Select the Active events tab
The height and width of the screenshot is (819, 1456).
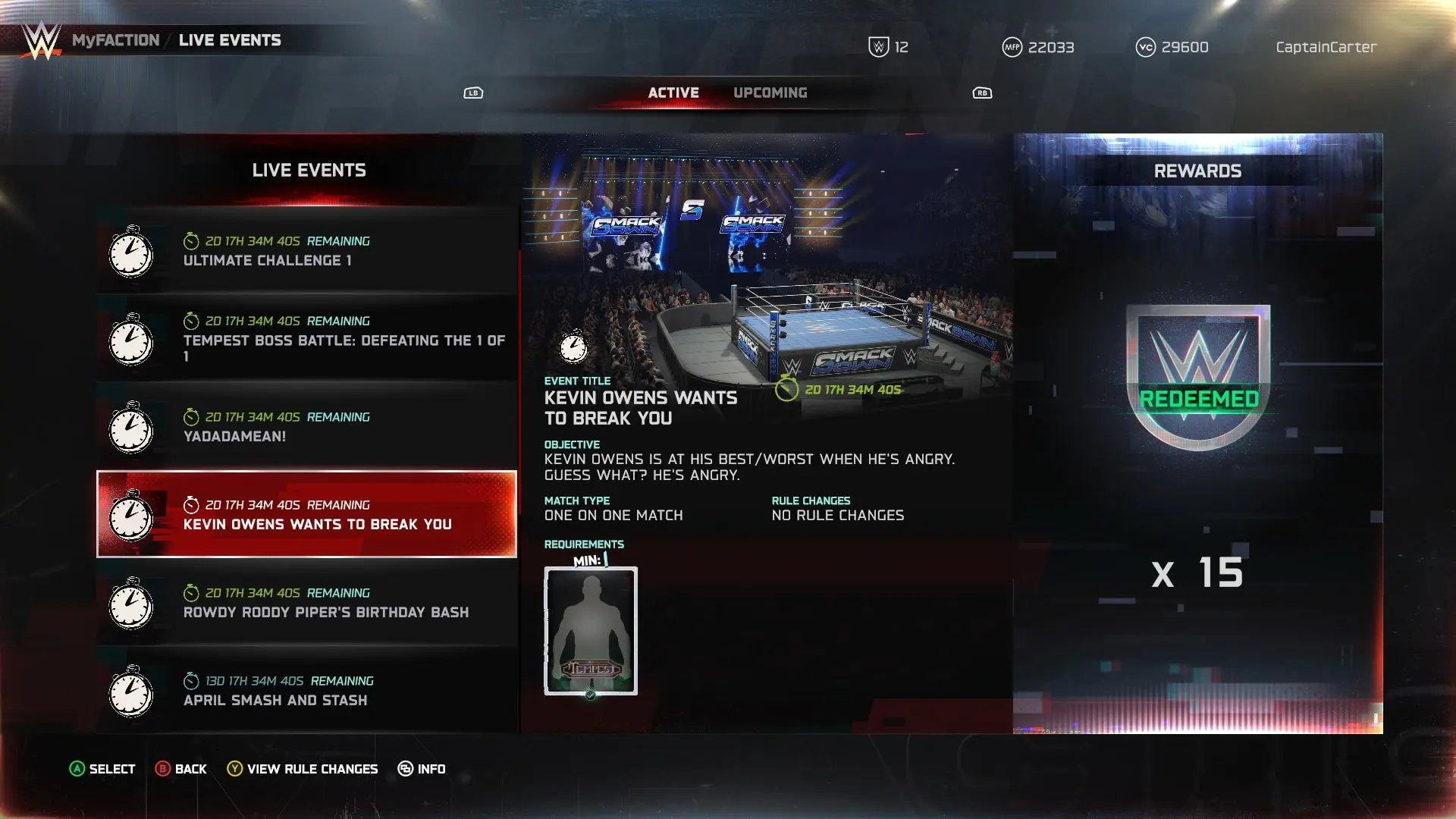pos(673,93)
